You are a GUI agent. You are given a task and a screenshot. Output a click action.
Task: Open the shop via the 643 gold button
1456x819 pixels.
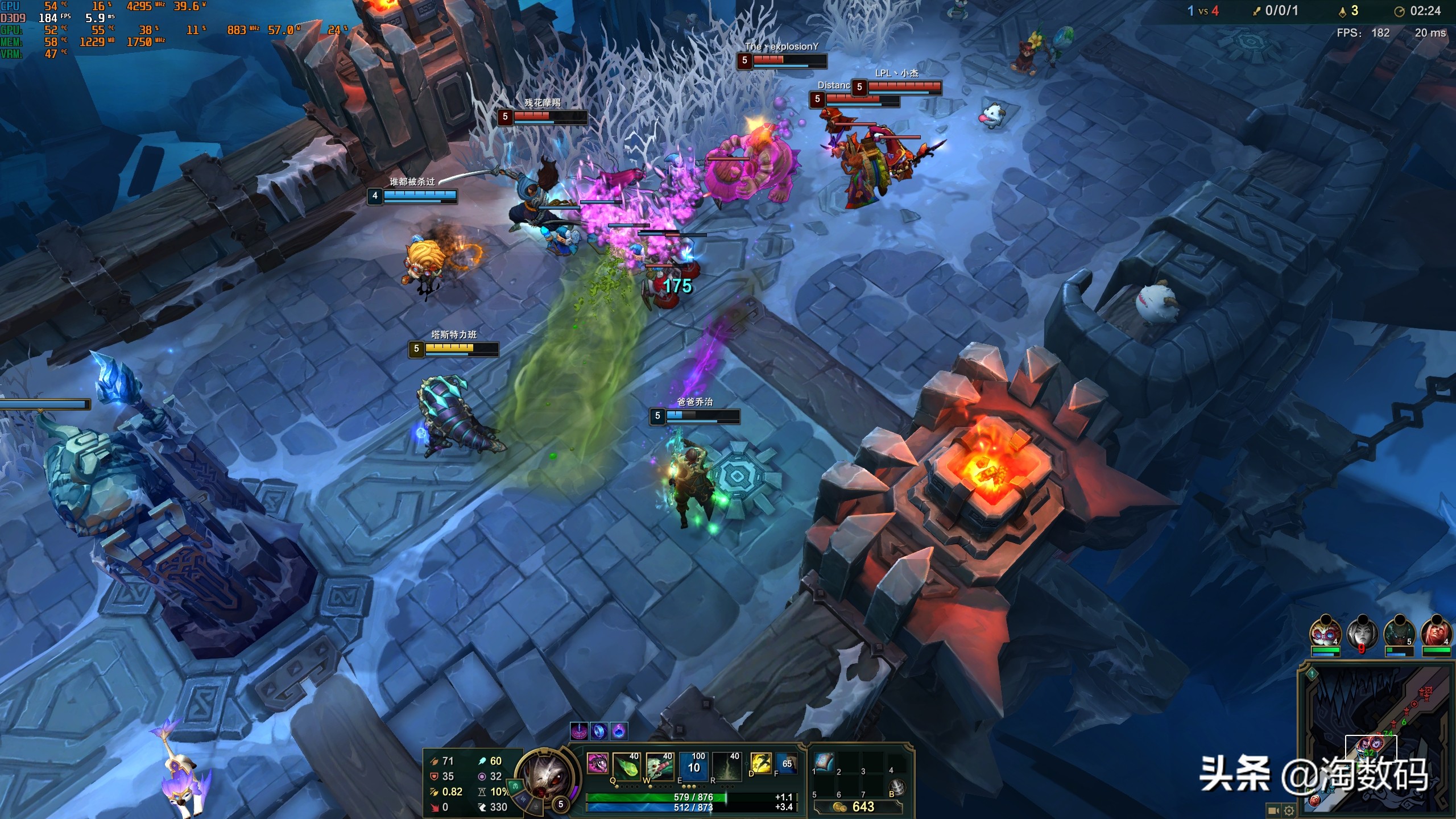[x=858, y=806]
